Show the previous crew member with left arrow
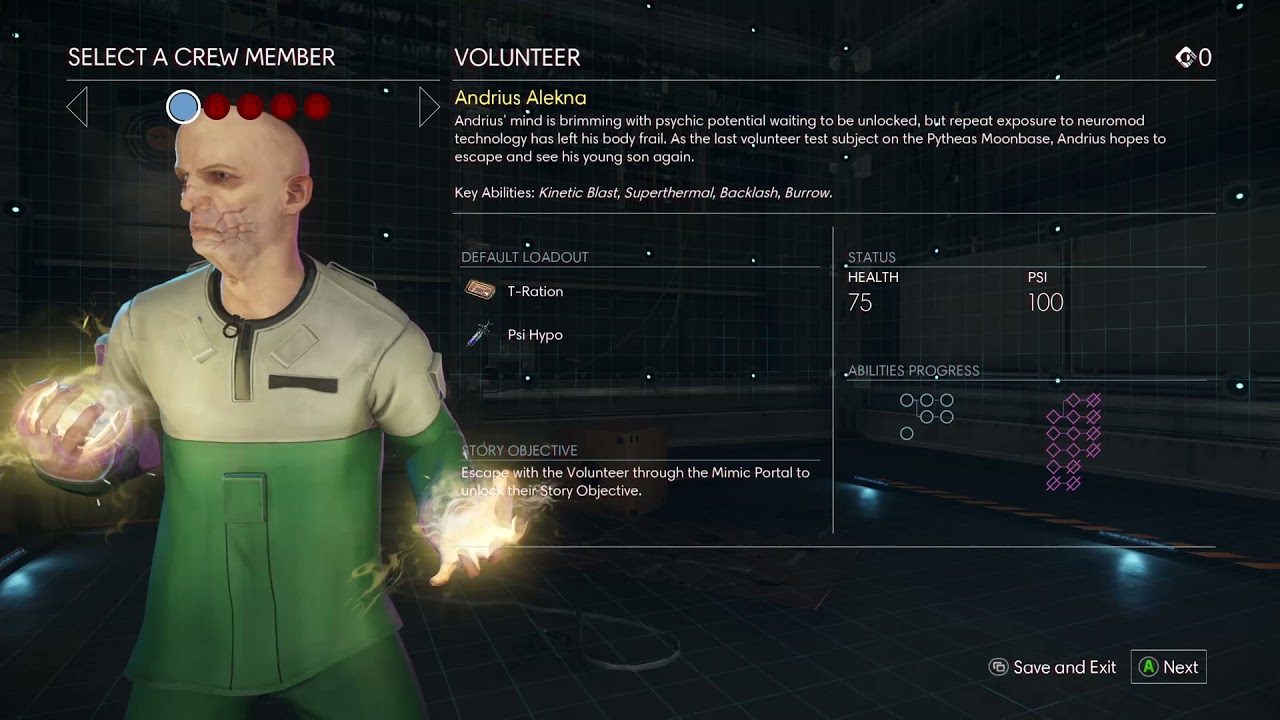This screenshot has width=1280, height=720. click(x=77, y=106)
